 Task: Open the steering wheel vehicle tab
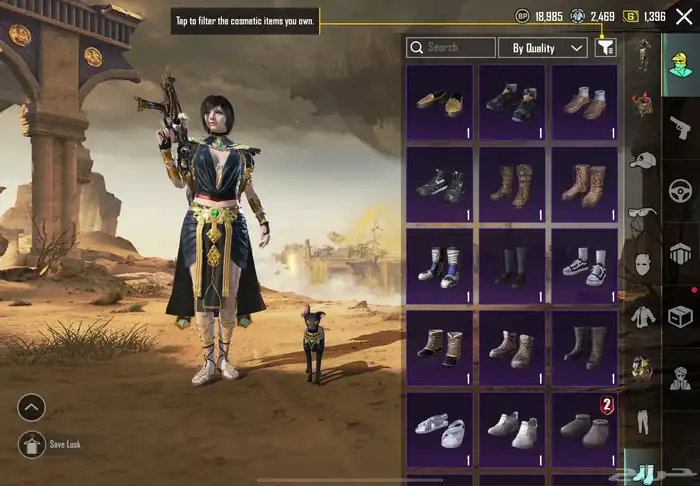(x=680, y=189)
